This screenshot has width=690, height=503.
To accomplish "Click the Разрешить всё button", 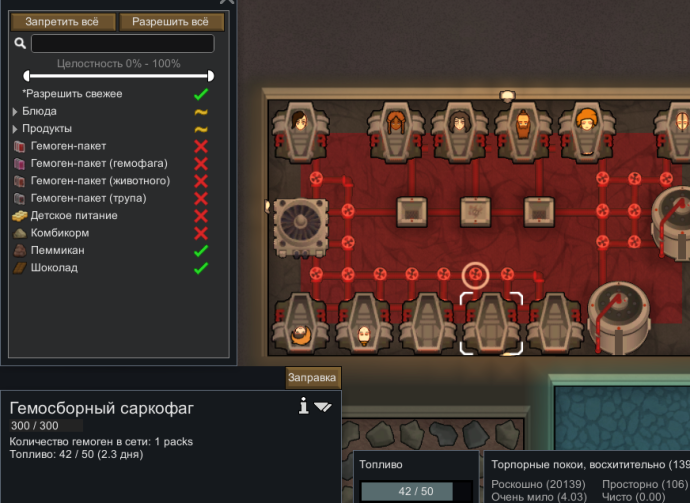I will (x=171, y=22).
